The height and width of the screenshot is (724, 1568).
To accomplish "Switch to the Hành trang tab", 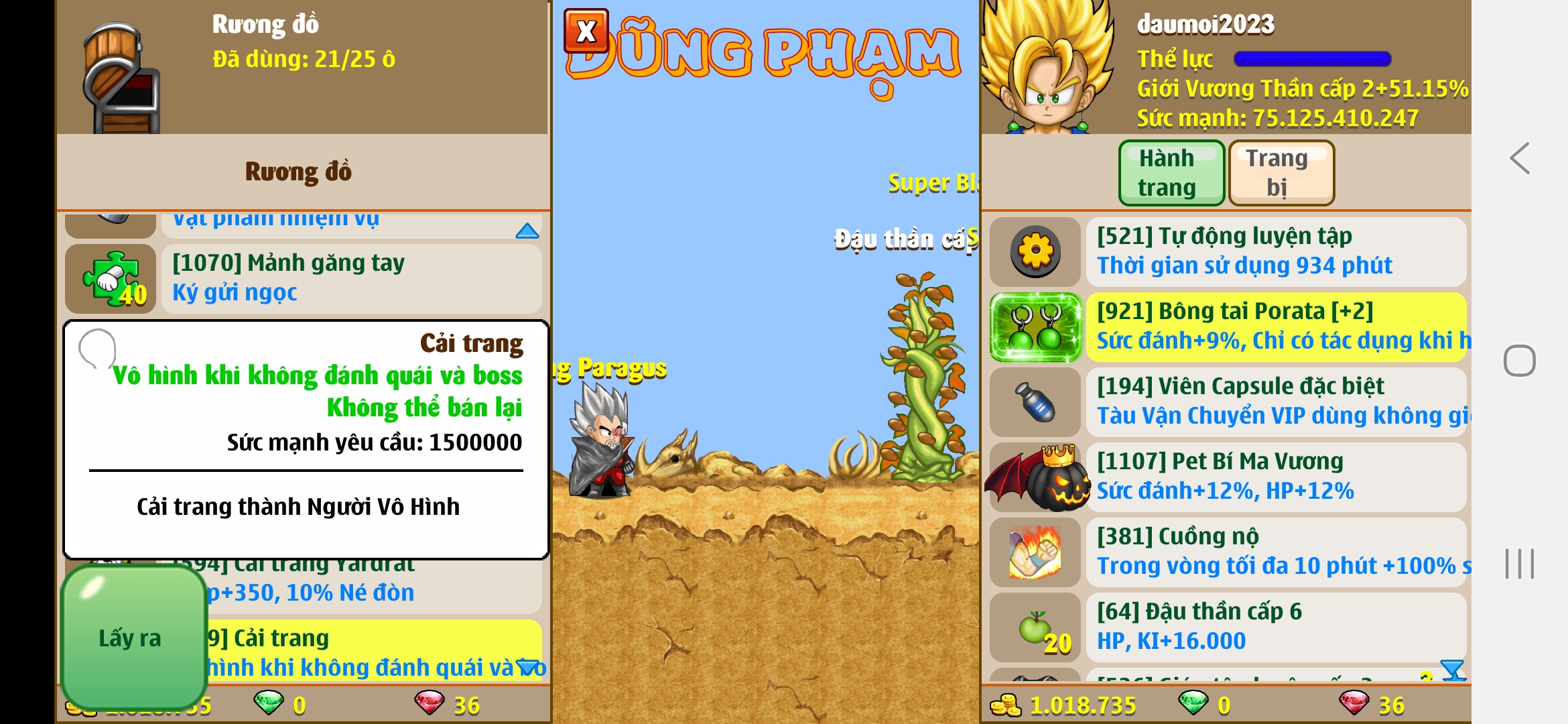I will click(1171, 172).
